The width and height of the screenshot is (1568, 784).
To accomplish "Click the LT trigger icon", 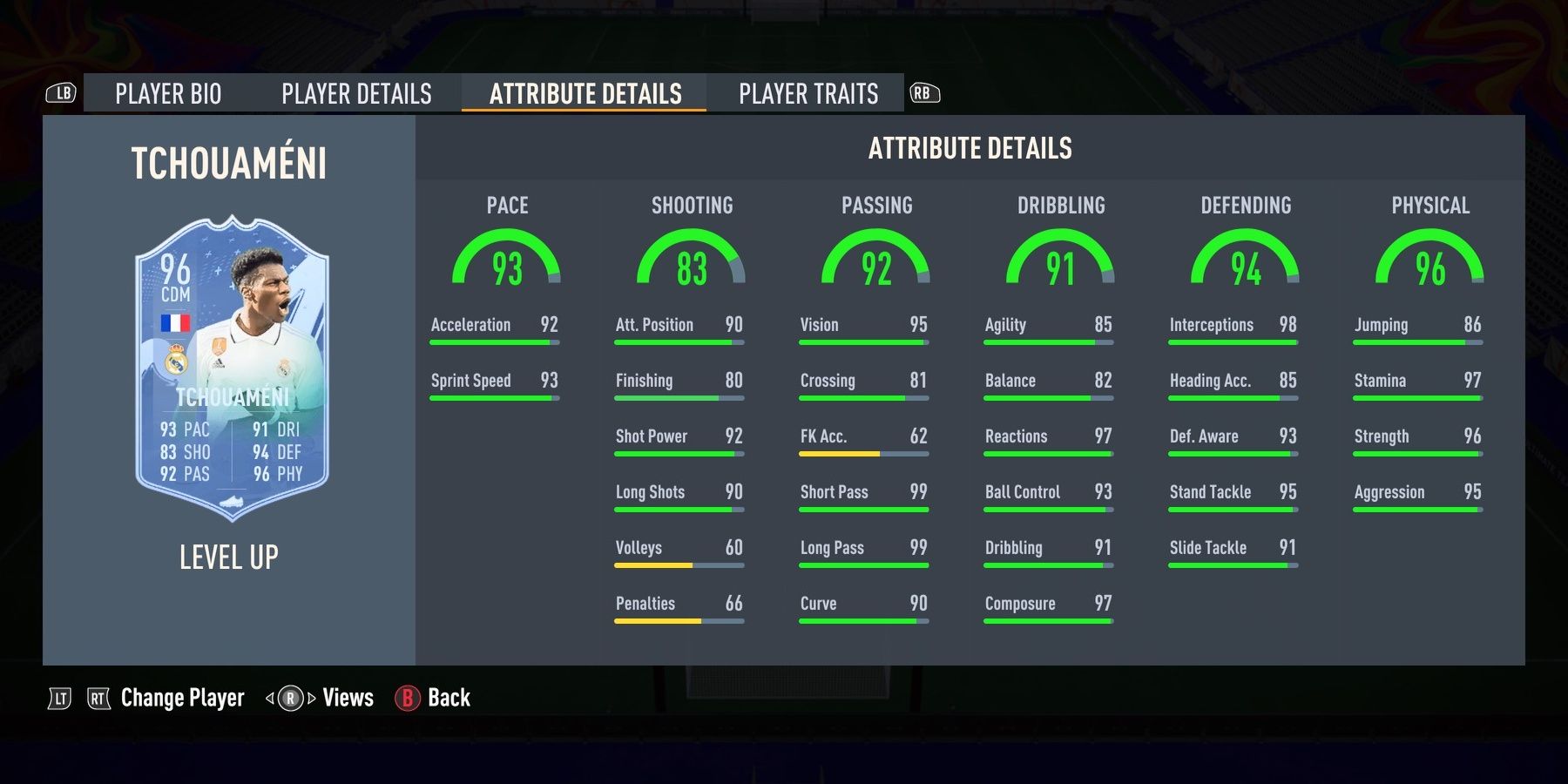I will [x=59, y=698].
